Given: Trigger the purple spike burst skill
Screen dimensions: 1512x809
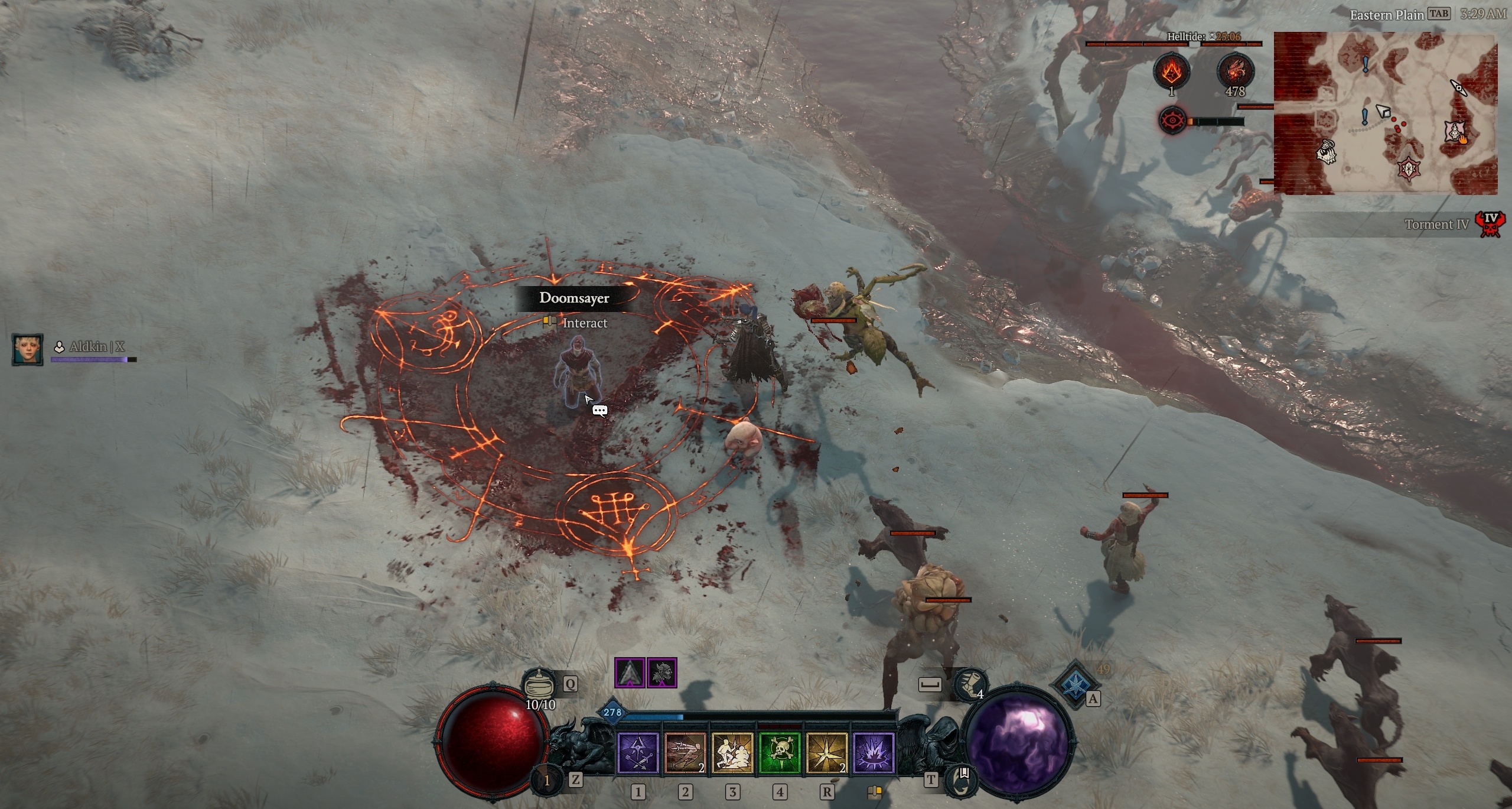Looking at the screenshot, I should click(x=874, y=753).
